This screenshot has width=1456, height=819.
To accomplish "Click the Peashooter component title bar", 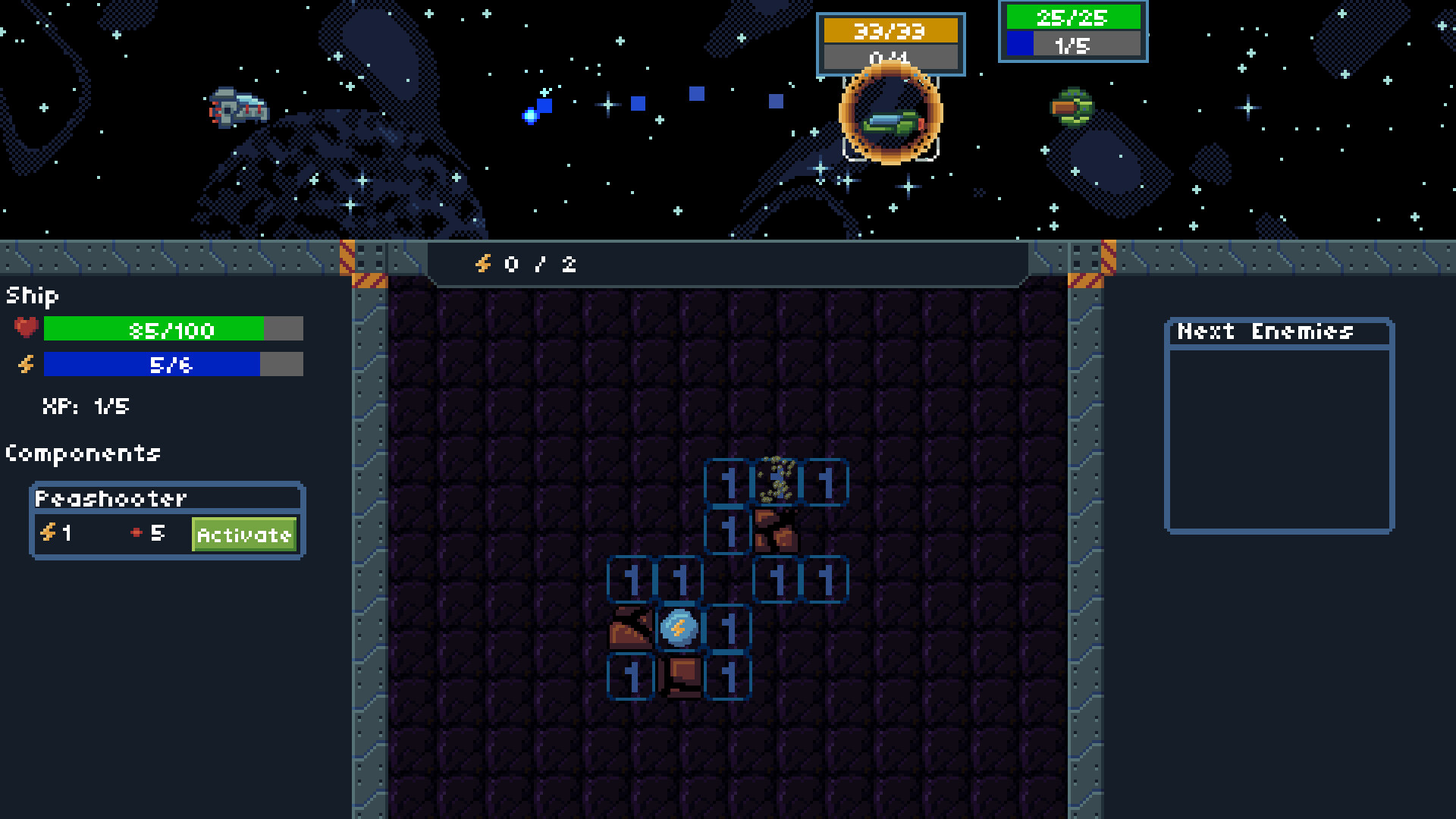I will point(110,498).
